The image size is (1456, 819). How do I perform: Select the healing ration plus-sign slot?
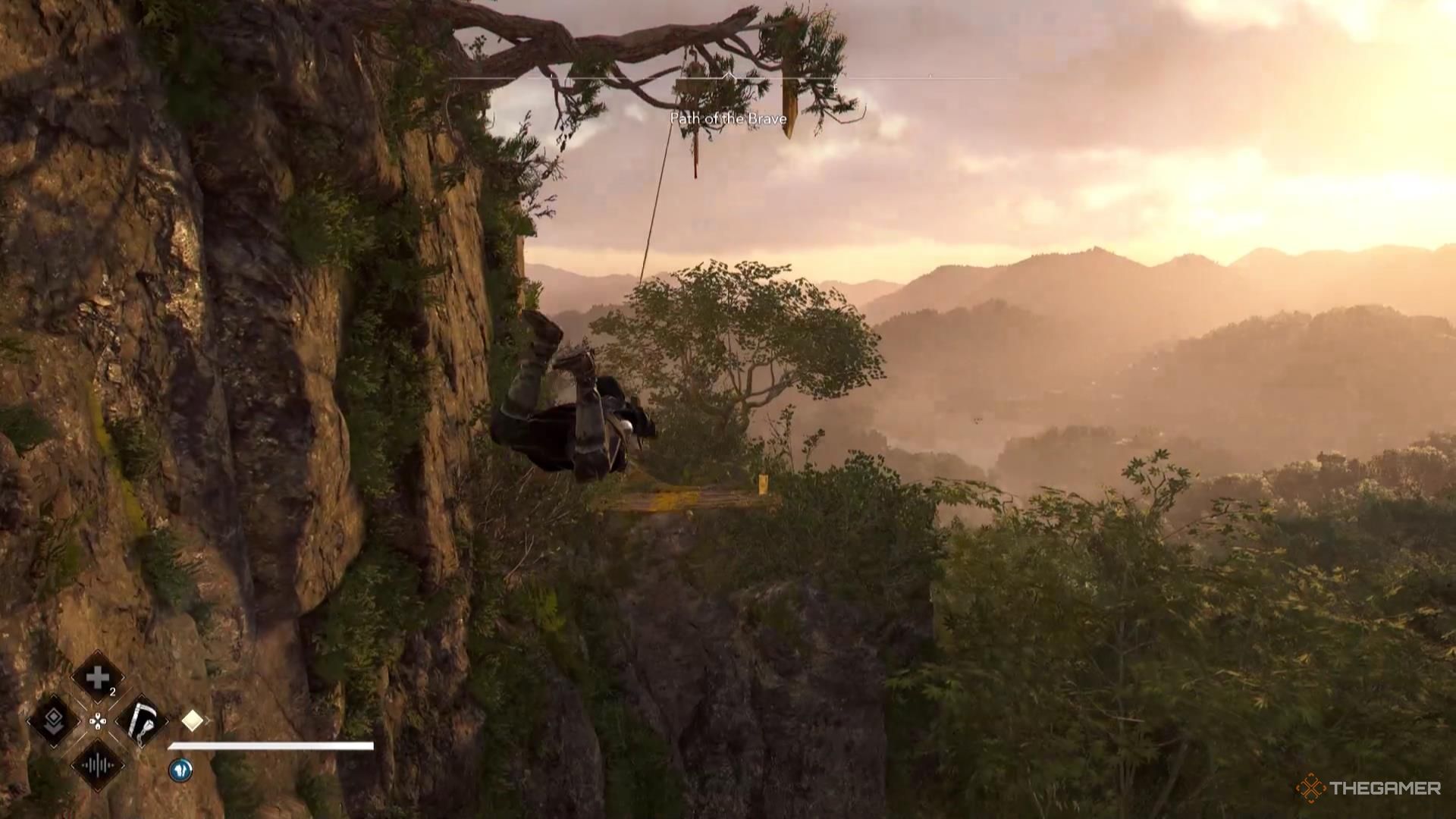point(98,678)
